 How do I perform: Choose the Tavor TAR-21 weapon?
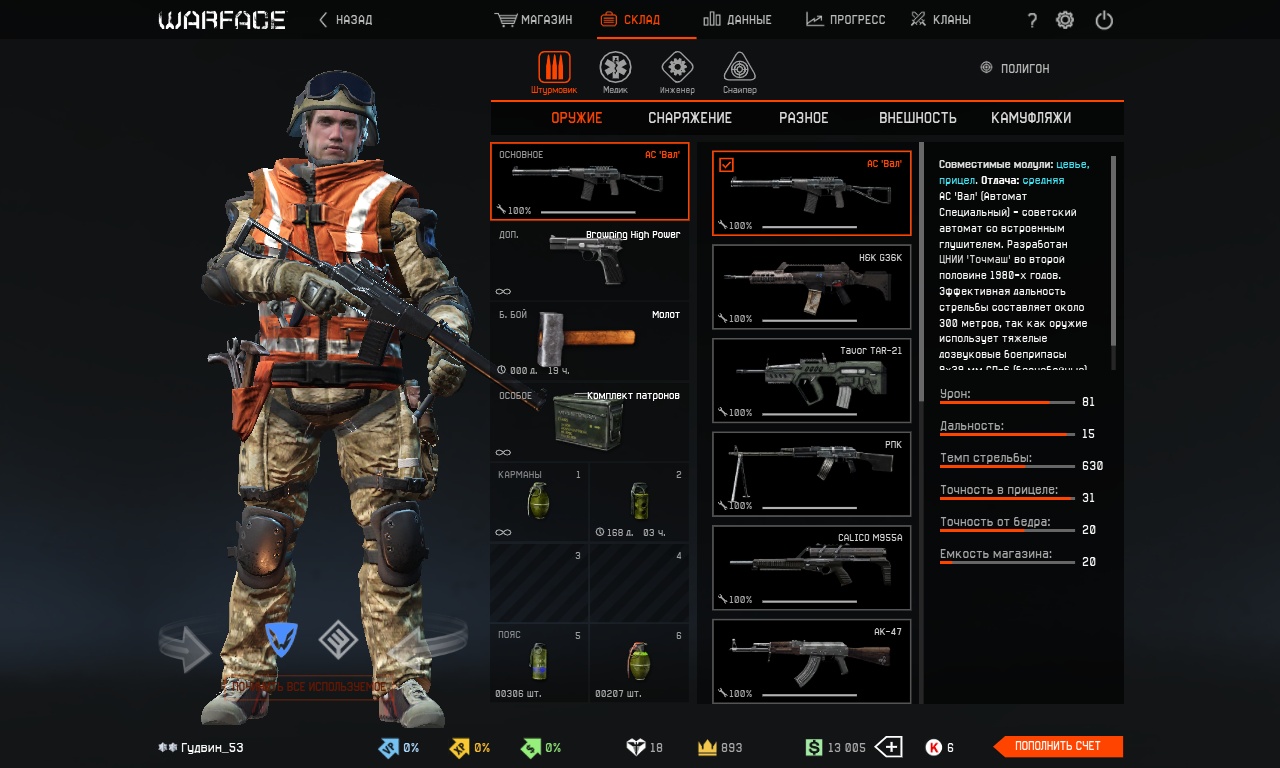tap(811, 380)
